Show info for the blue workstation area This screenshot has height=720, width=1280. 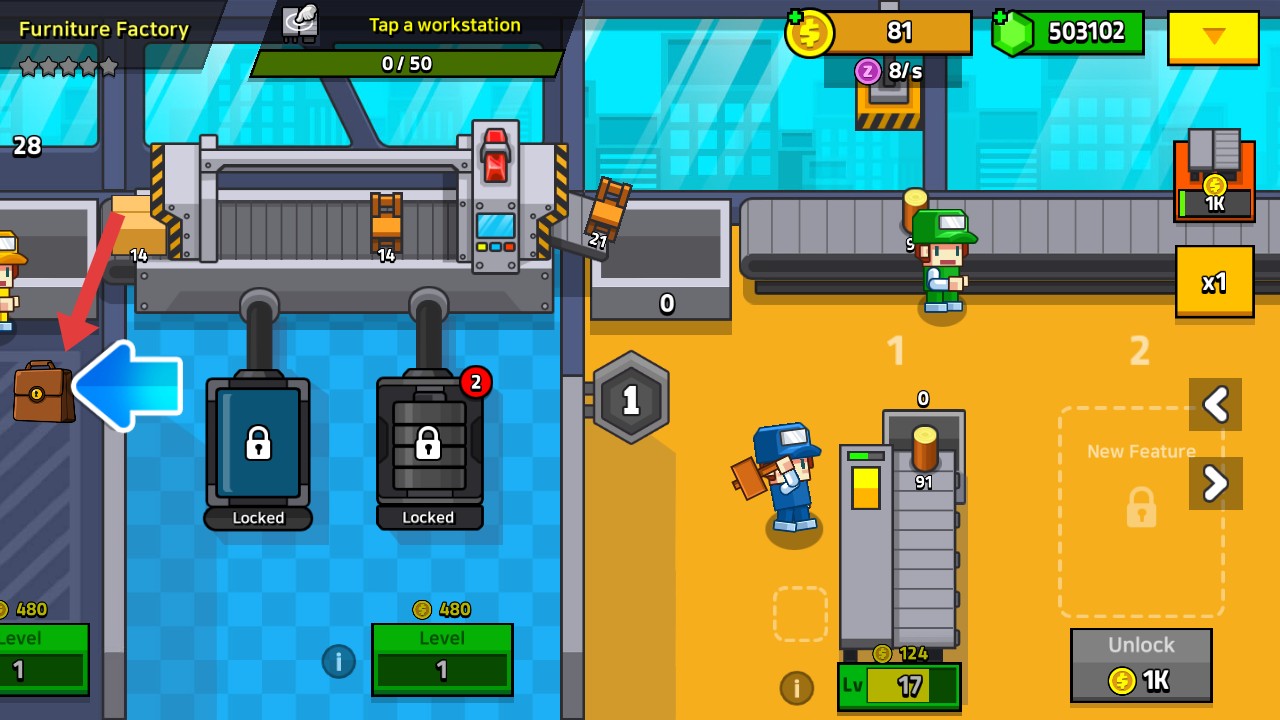338,661
